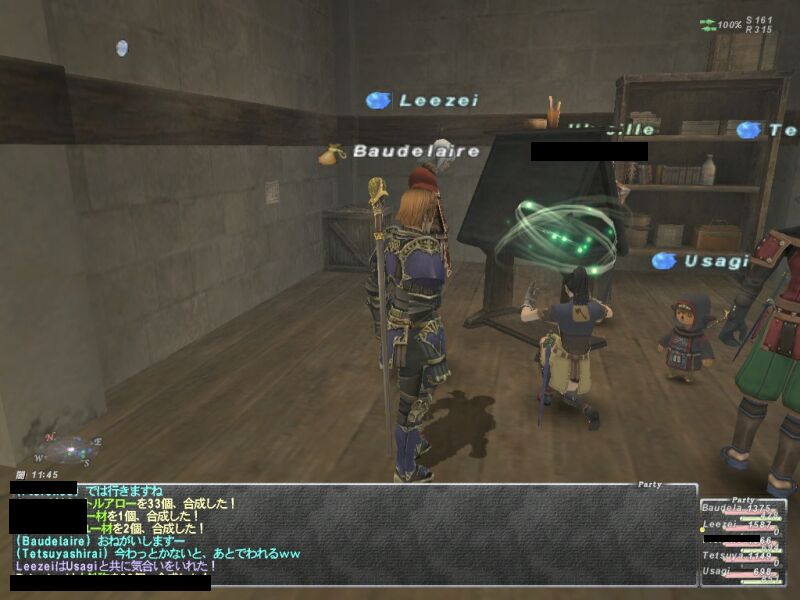
Task: Click the compass in the corner
Action: tap(68, 447)
